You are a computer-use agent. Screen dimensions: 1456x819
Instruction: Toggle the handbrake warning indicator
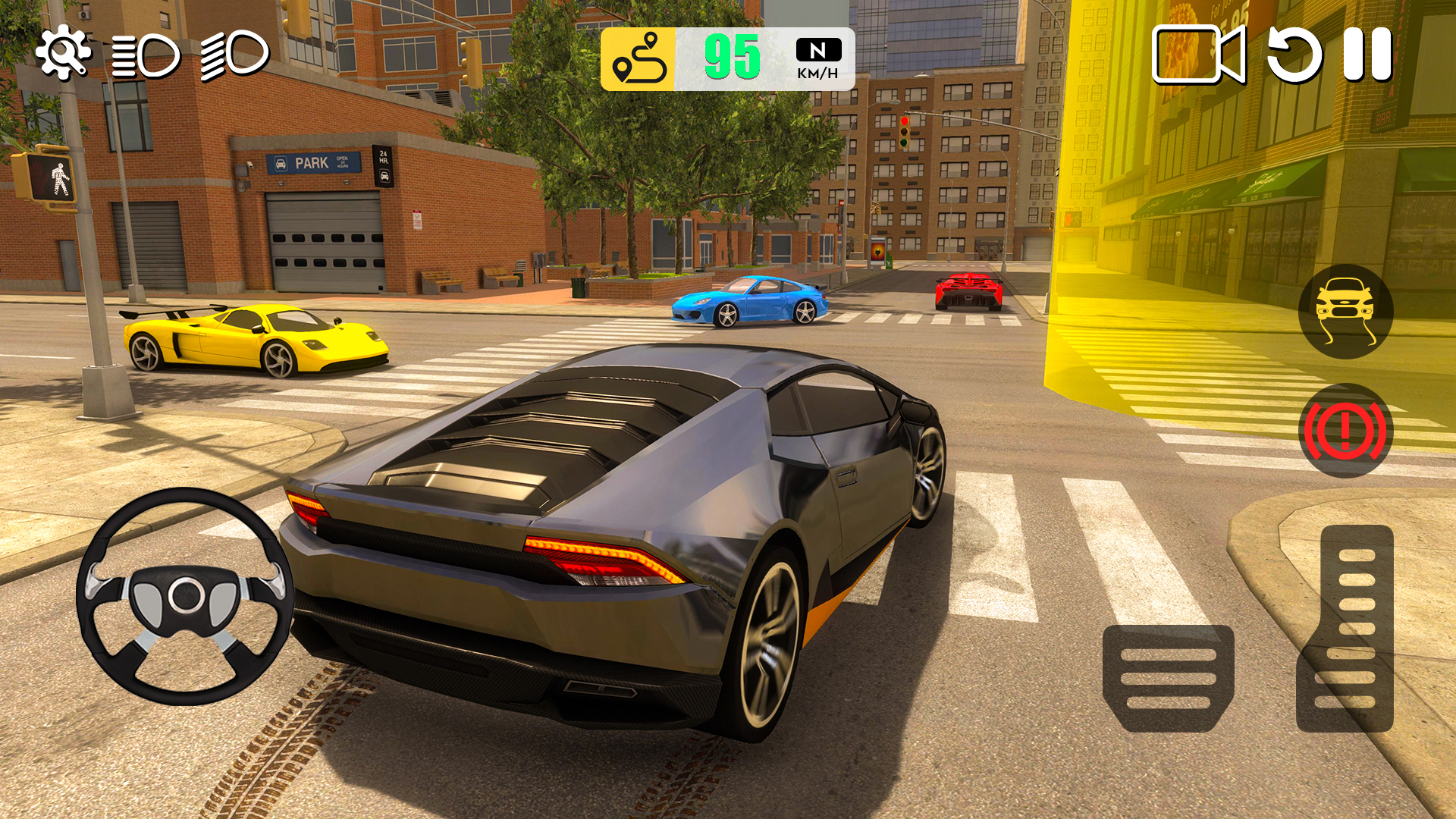(x=1346, y=430)
